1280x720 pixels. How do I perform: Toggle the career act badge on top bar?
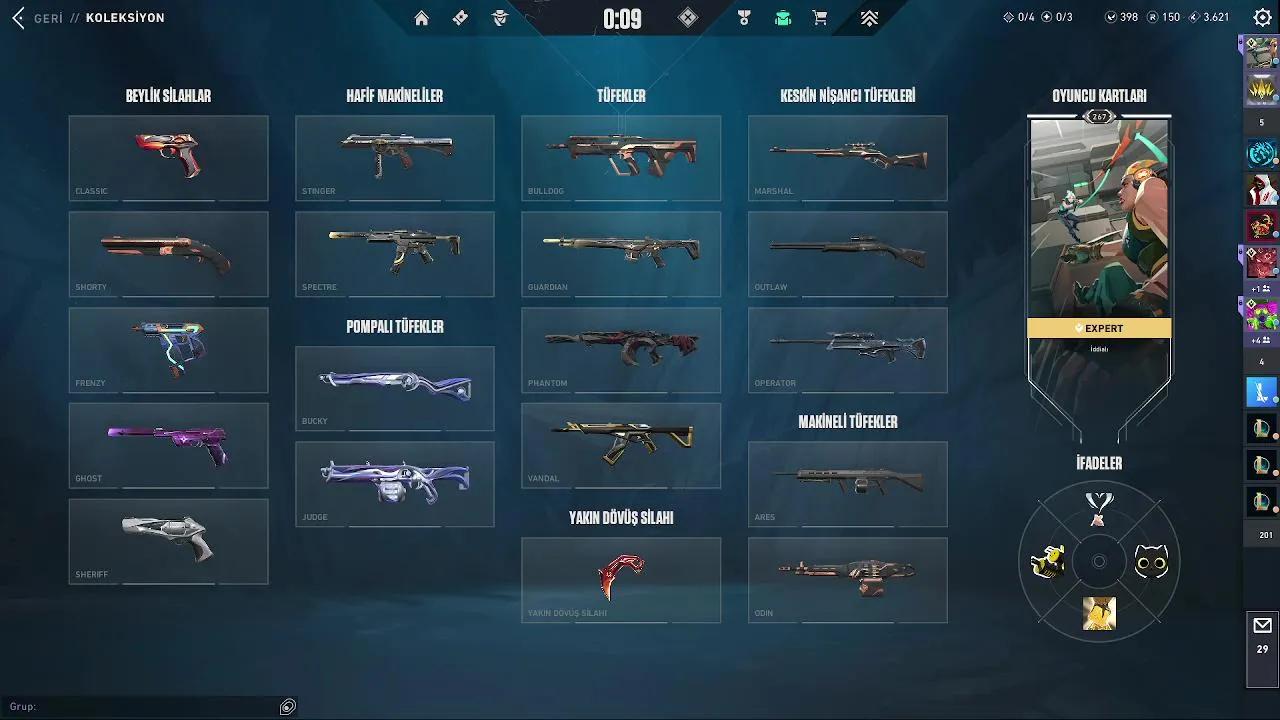coord(686,18)
